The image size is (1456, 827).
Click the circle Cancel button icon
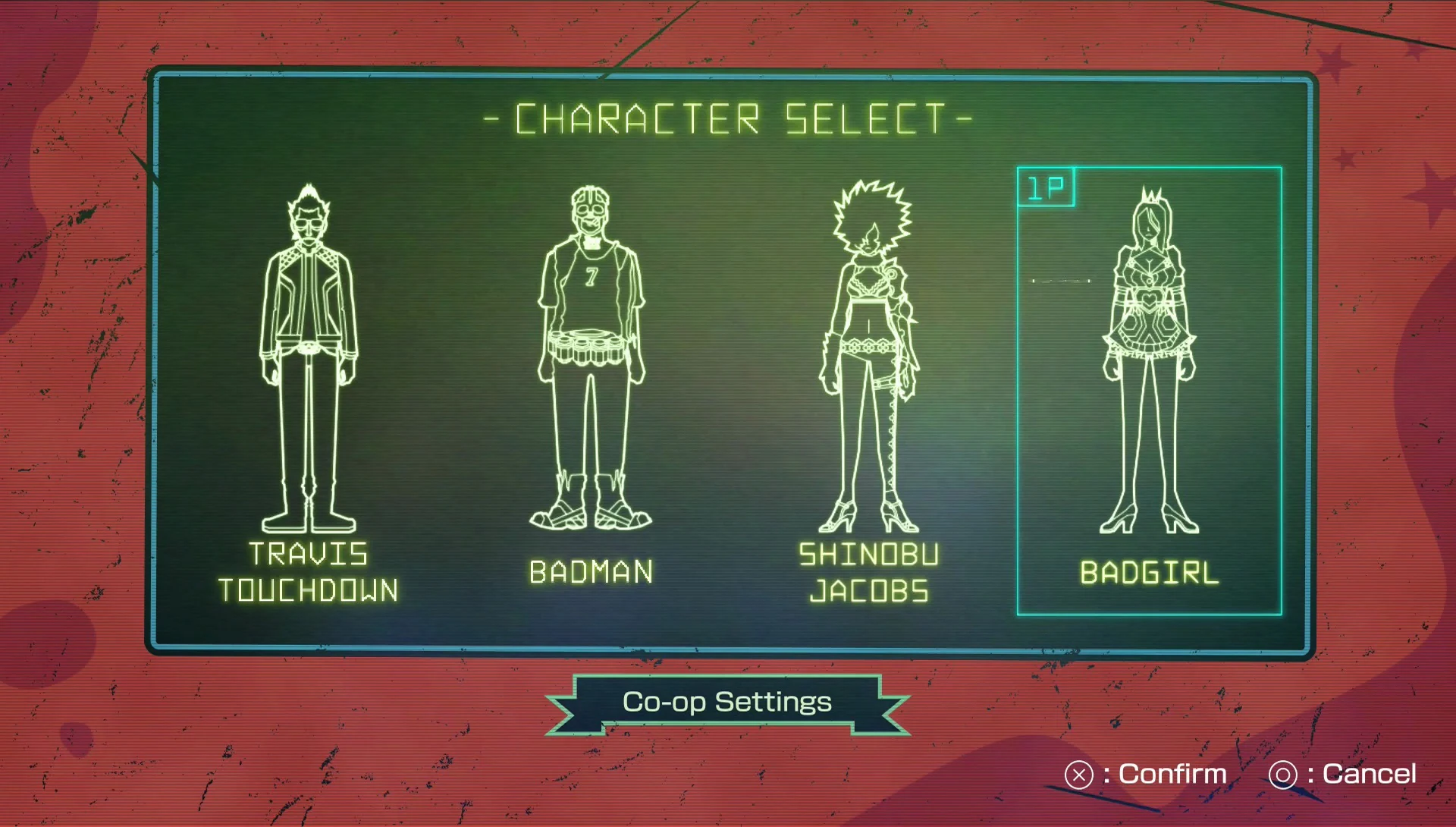pyautogui.click(x=1283, y=774)
